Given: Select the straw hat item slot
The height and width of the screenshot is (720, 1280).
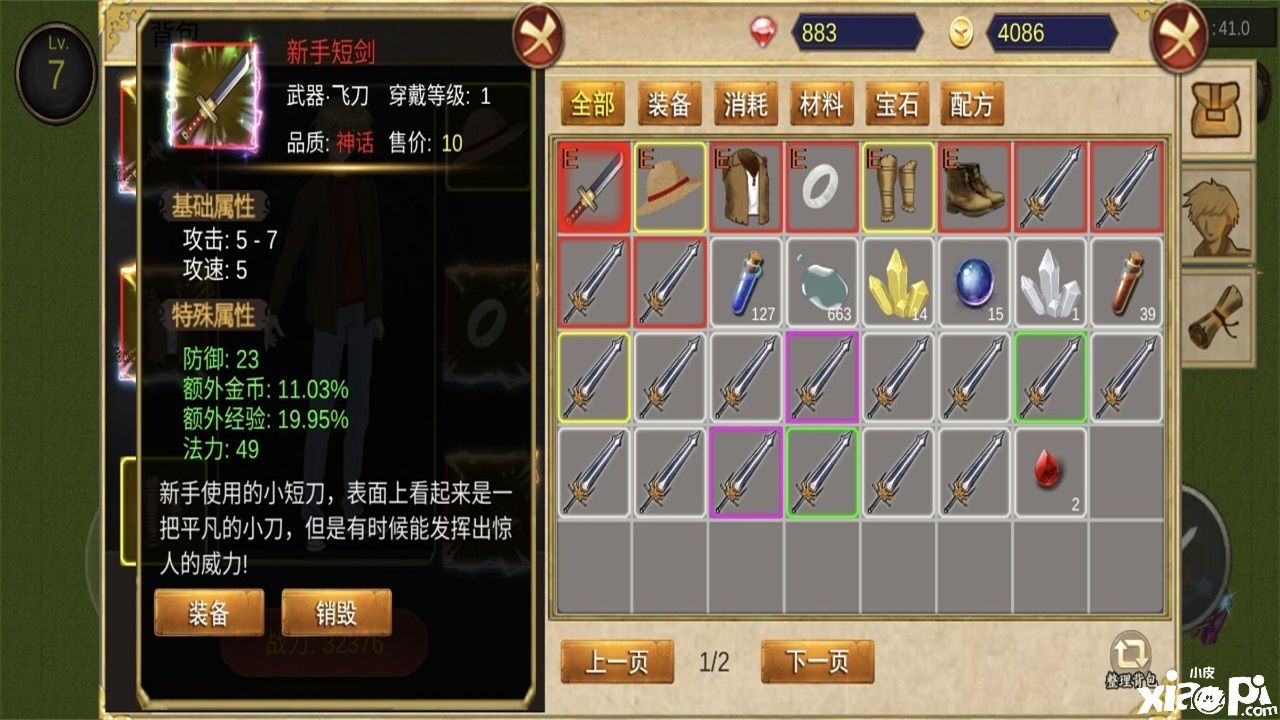Looking at the screenshot, I should tap(670, 187).
